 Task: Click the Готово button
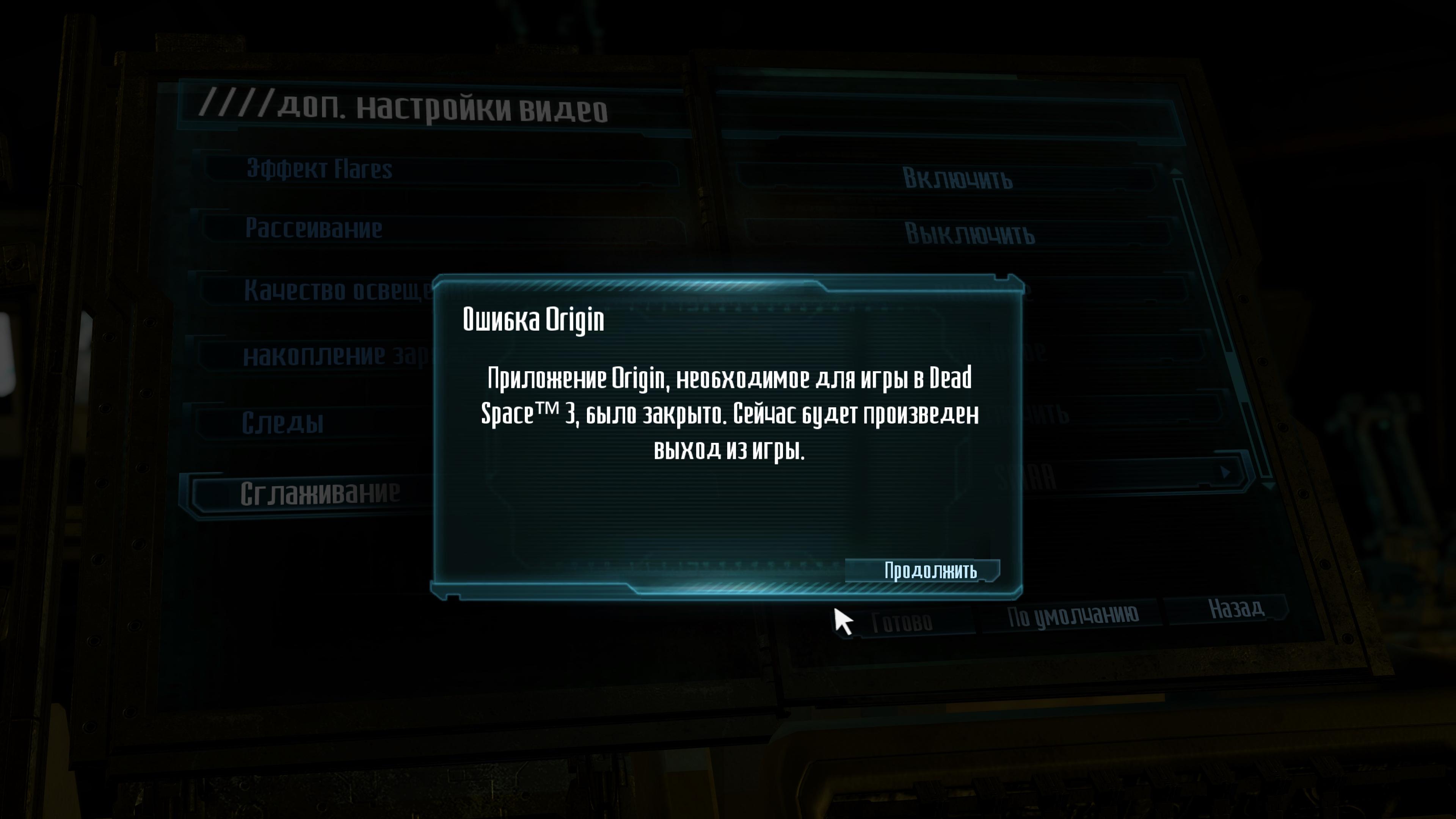point(902,623)
